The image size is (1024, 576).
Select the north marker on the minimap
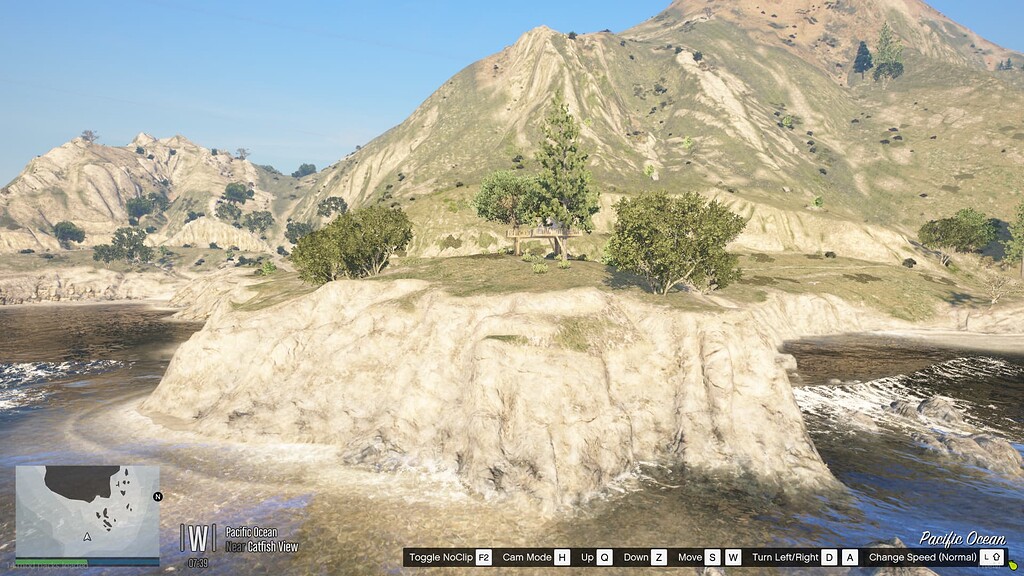click(x=157, y=496)
